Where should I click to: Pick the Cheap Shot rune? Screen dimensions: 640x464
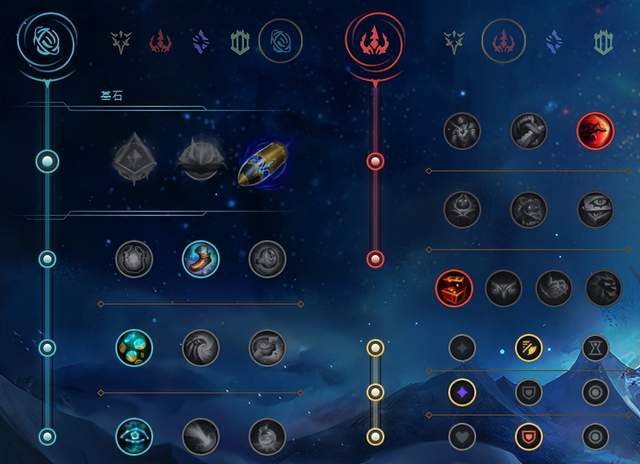[462, 129]
